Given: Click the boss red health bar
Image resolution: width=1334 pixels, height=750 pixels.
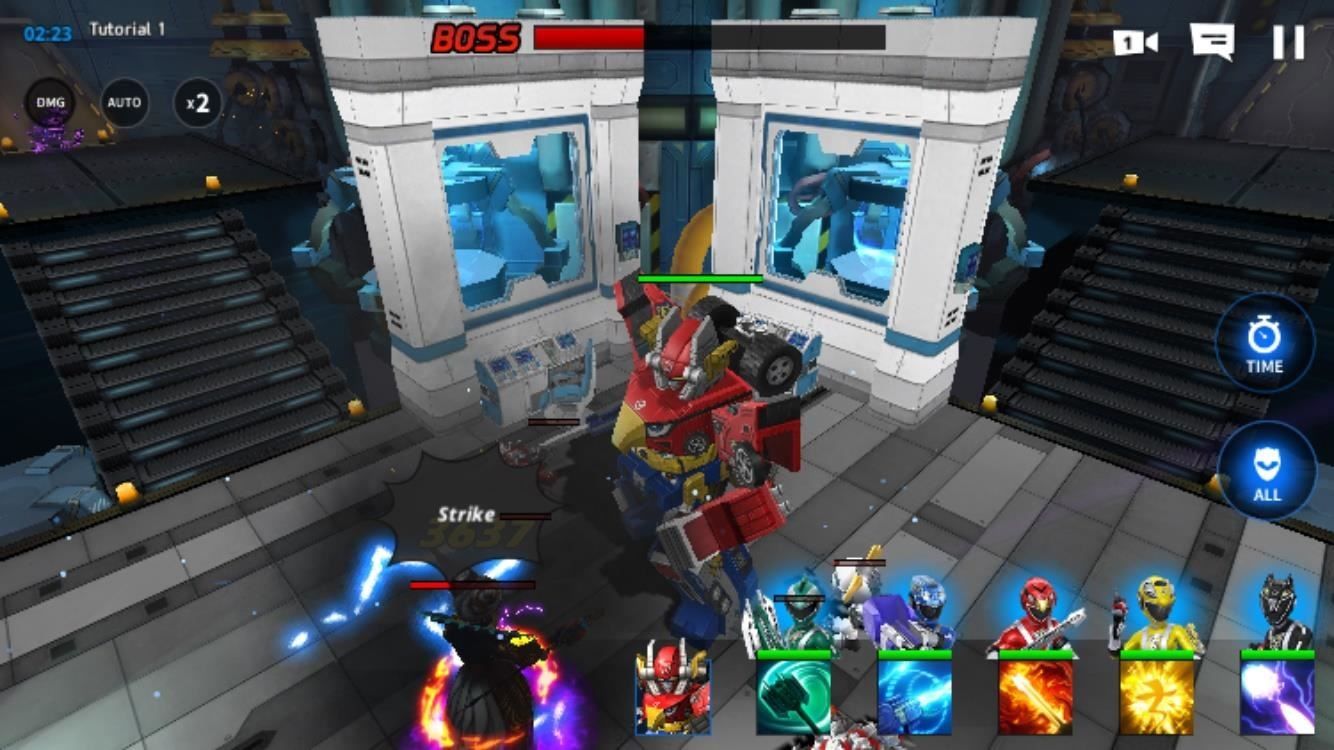Looking at the screenshot, I should 590,40.
